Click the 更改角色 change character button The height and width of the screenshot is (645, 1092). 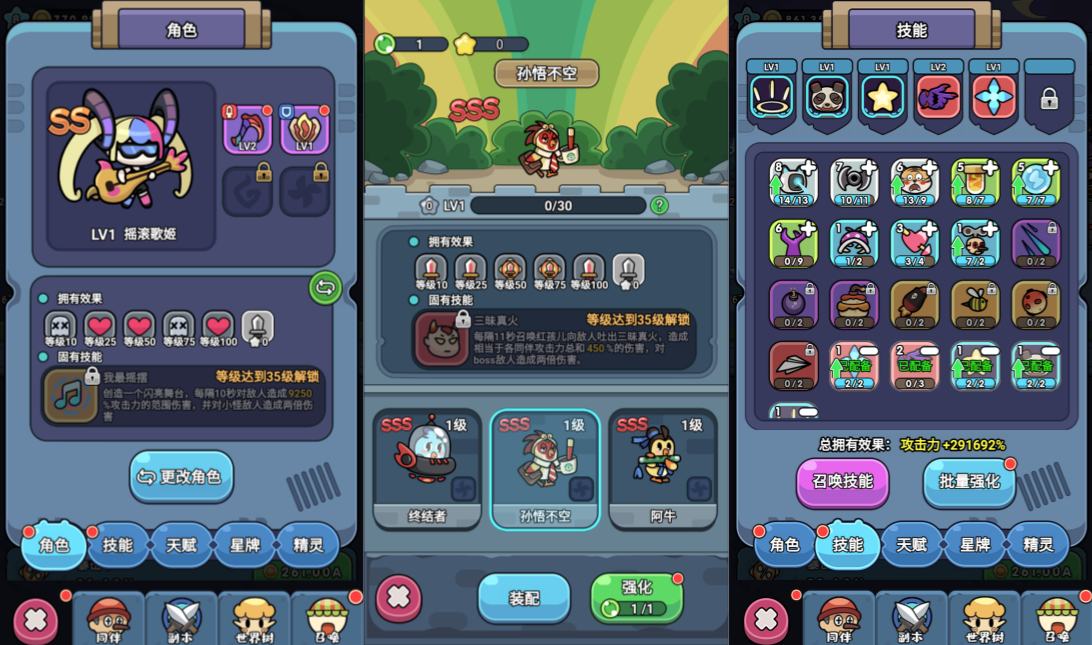click(181, 477)
